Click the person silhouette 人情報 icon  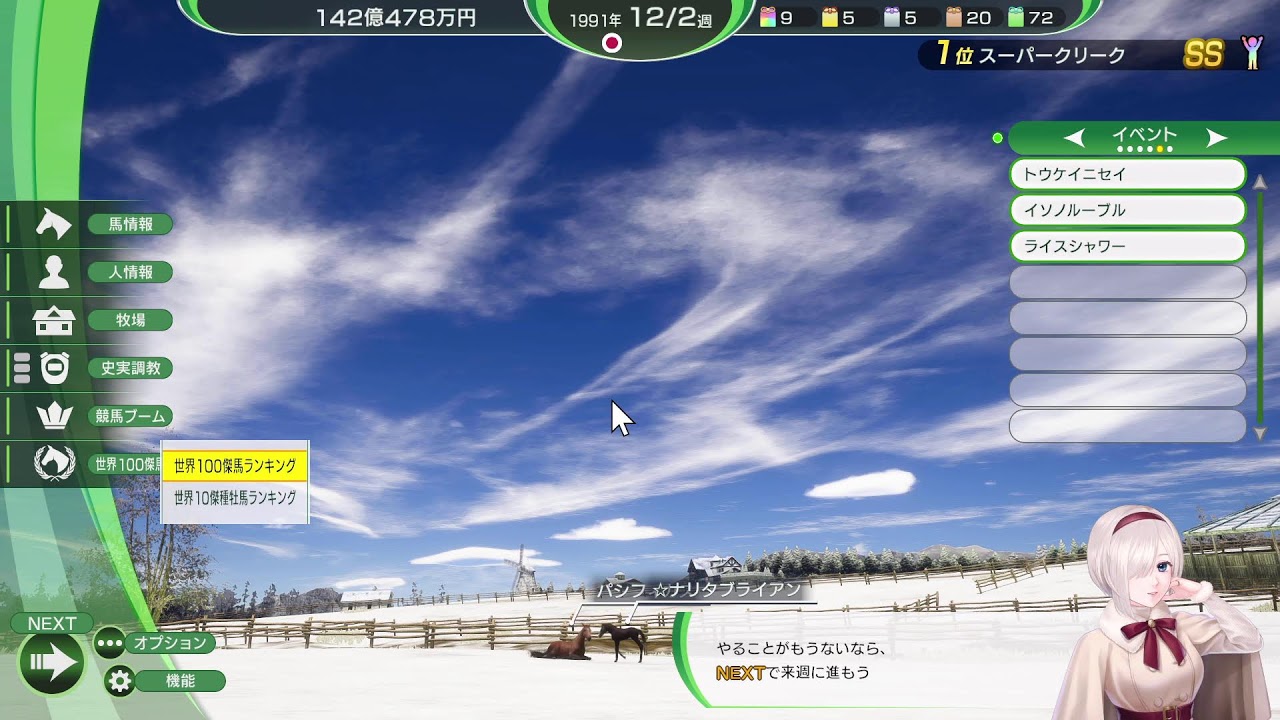[55, 272]
